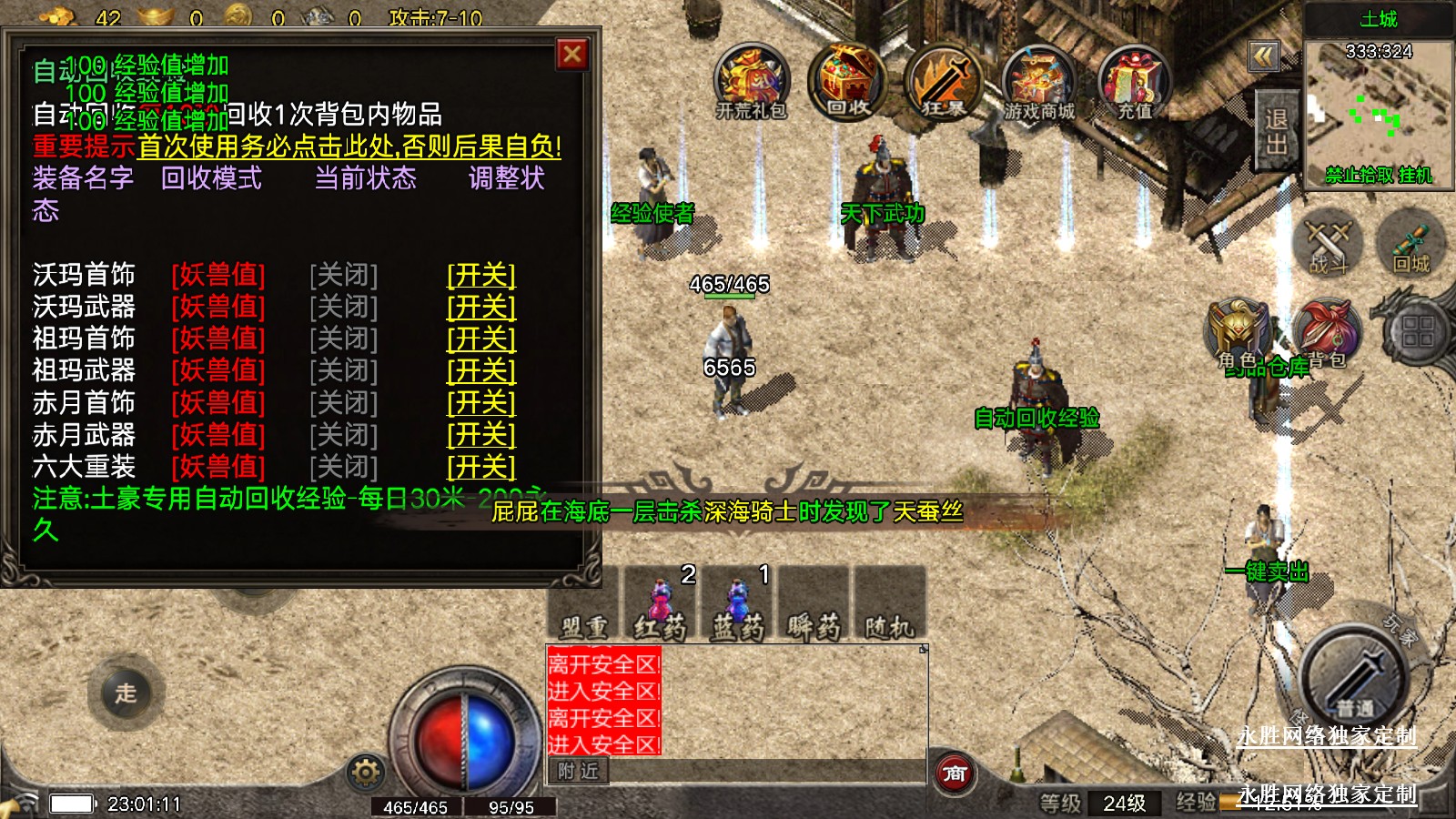This screenshot has height=819, width=1456.
Task: Open the 充值 recharge icon
Action: pyautogui.click(x=1135, y=82)
